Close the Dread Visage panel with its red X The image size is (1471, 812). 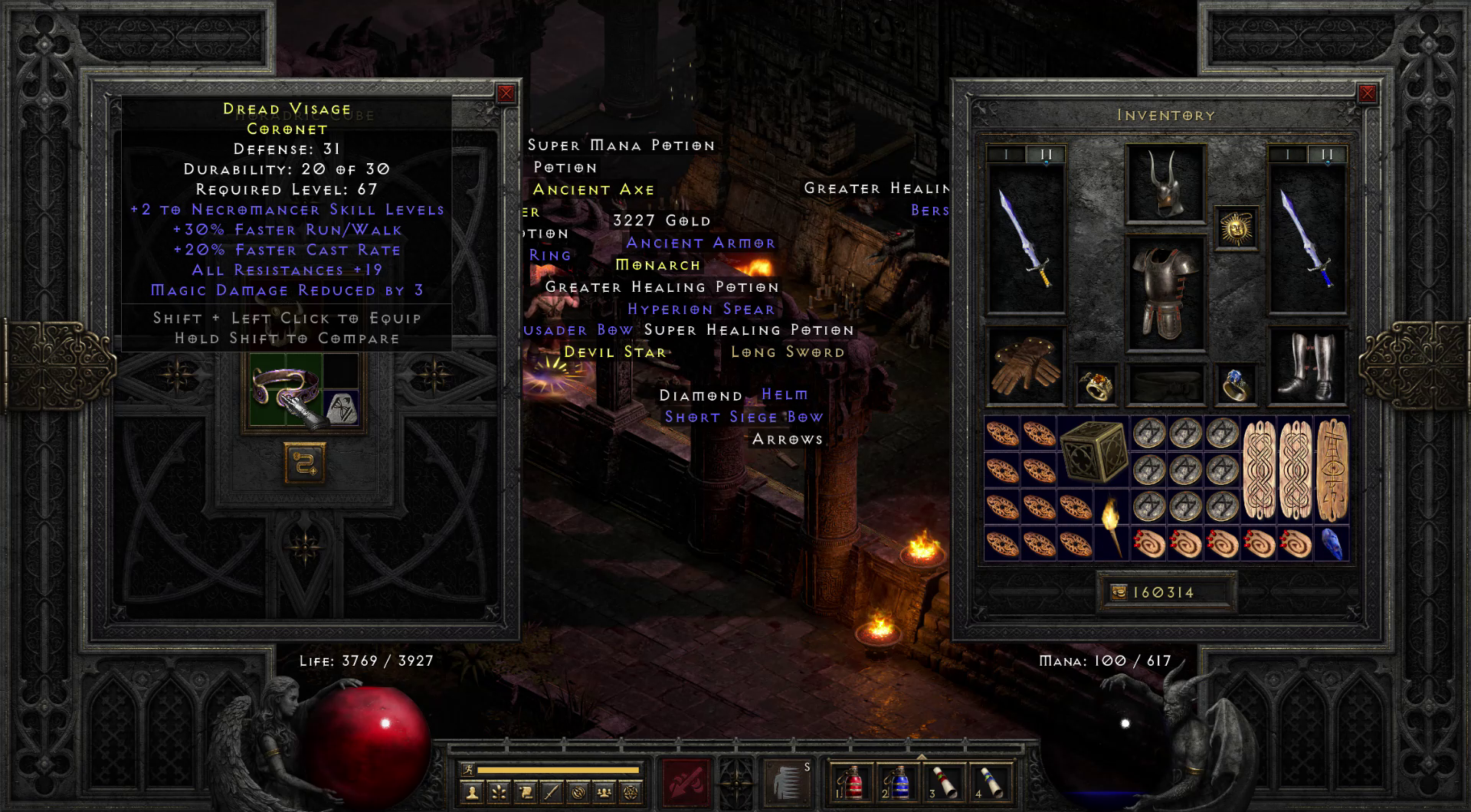[x=505, y=94]
